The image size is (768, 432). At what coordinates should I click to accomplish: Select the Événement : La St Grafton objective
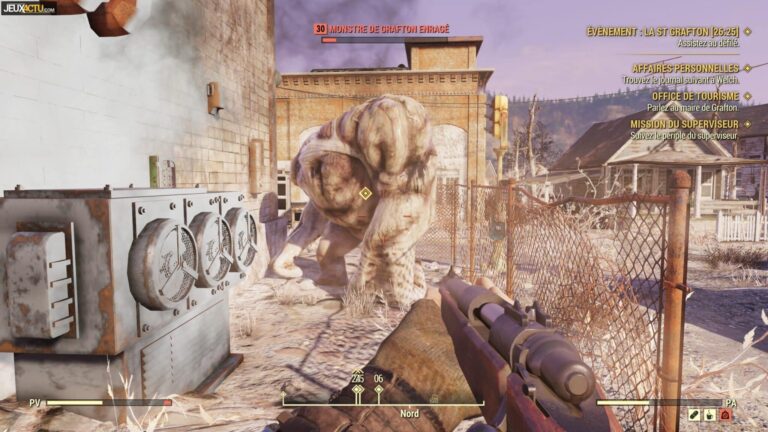[x=663, y=32]
